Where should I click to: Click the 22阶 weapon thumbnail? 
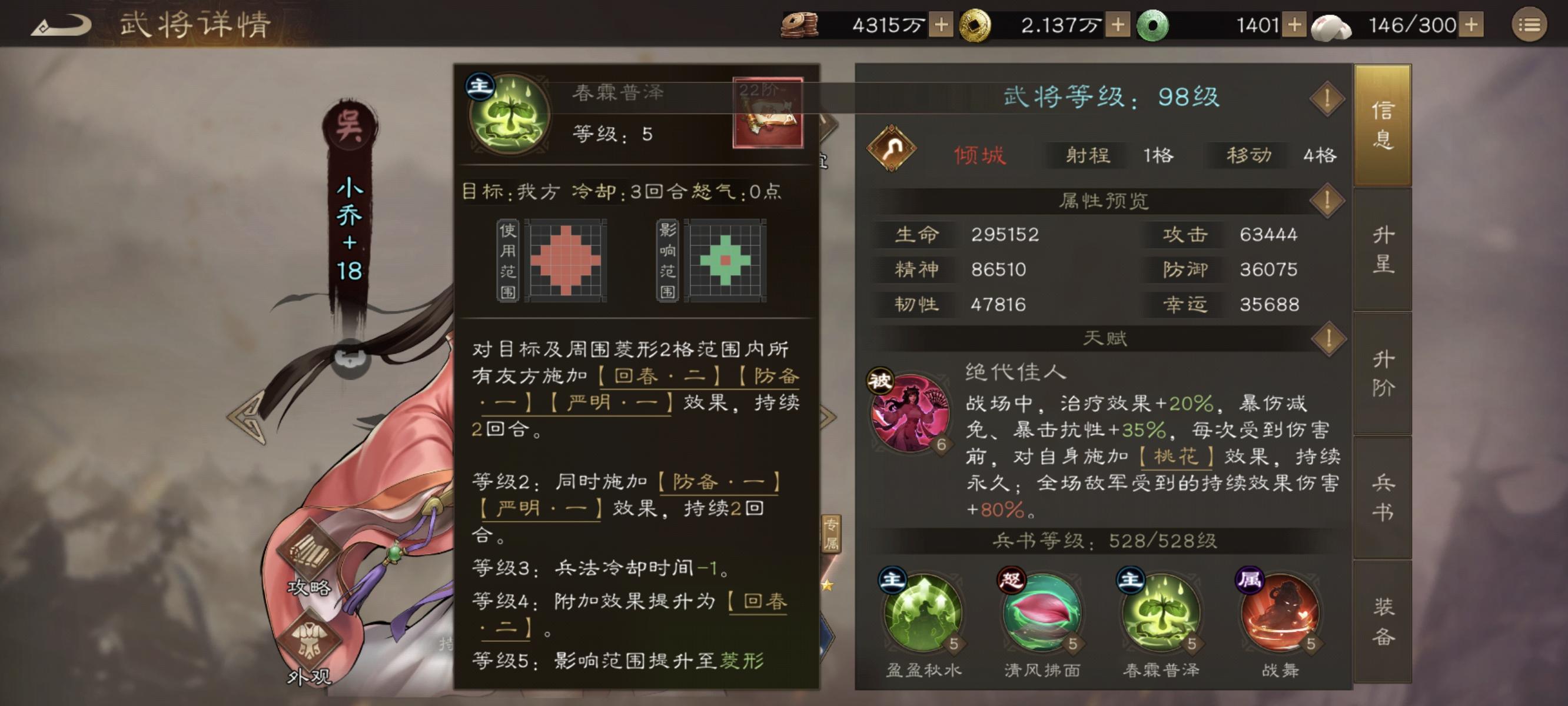coord(768,112)
